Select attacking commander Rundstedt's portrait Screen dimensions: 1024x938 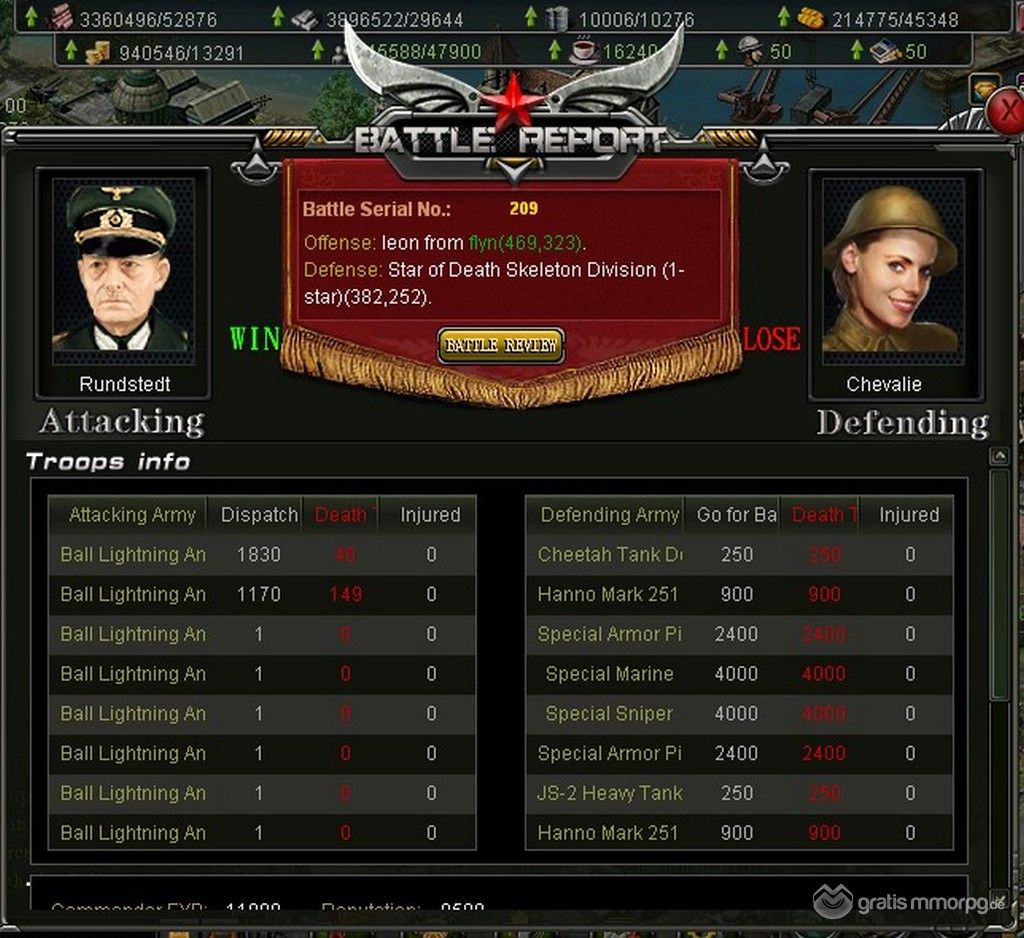point(122,268)
